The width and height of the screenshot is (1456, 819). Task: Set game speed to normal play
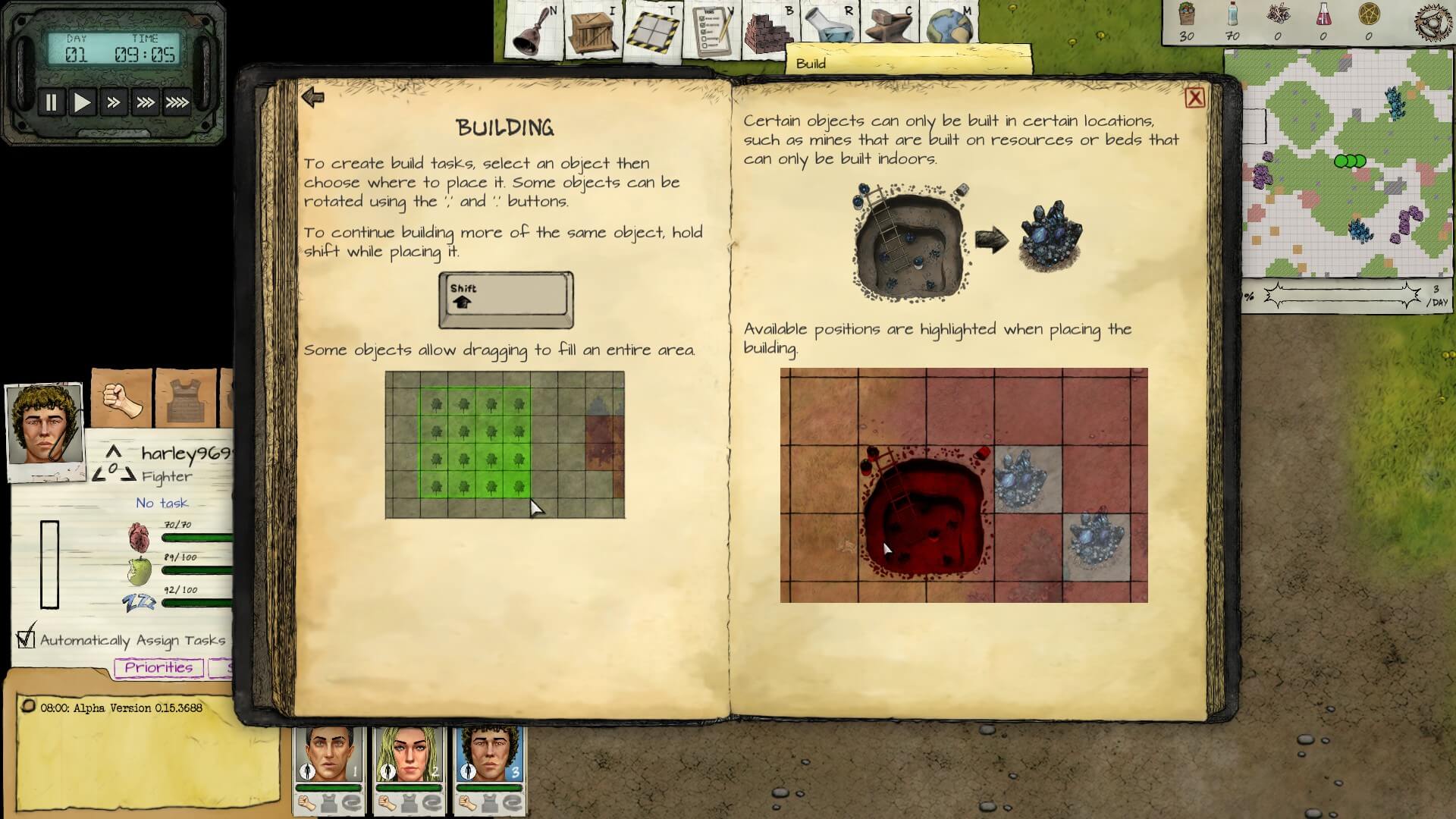(x=82, y=102)
